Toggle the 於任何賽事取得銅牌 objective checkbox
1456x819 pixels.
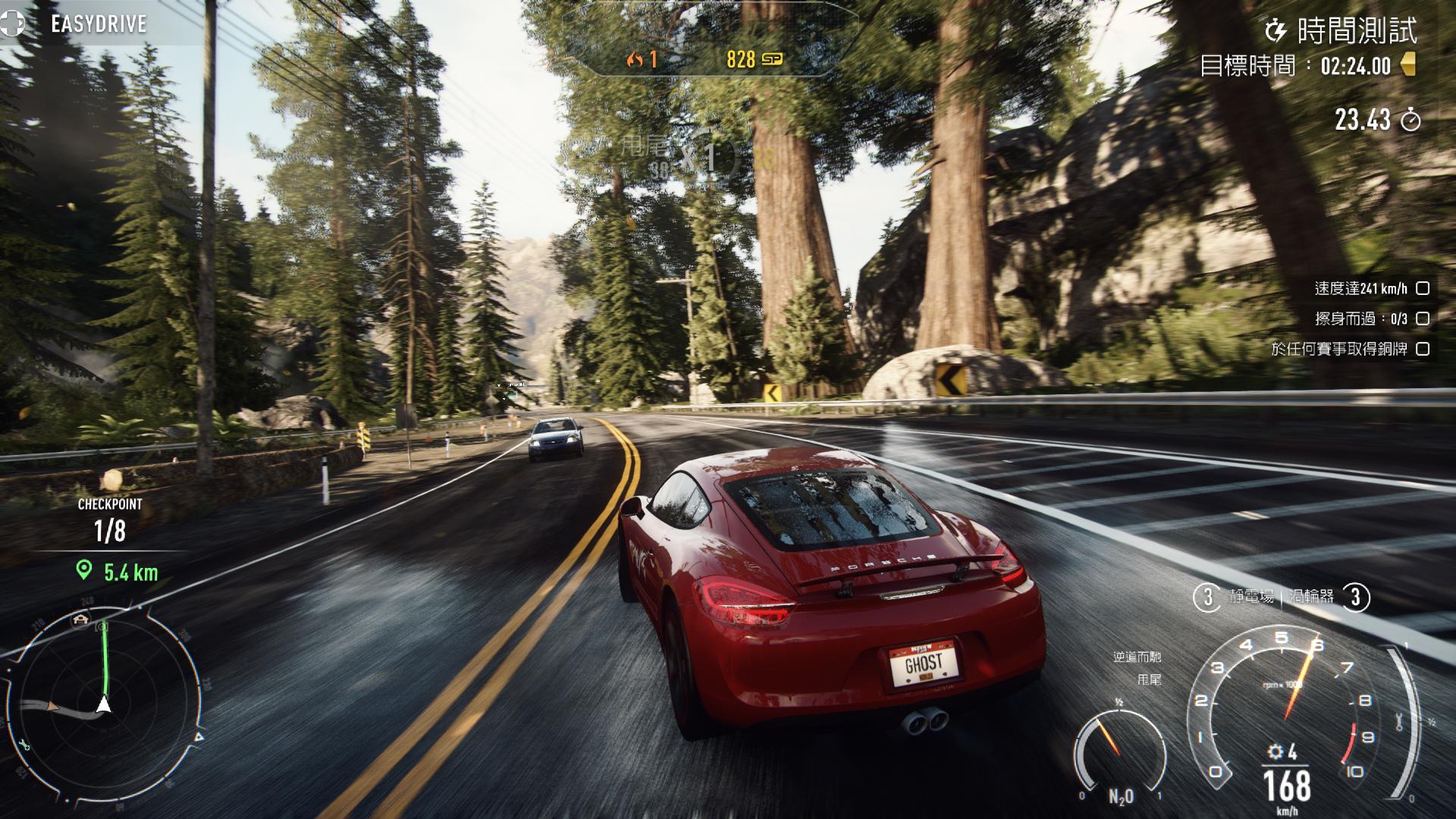[x=1423, y=349]
